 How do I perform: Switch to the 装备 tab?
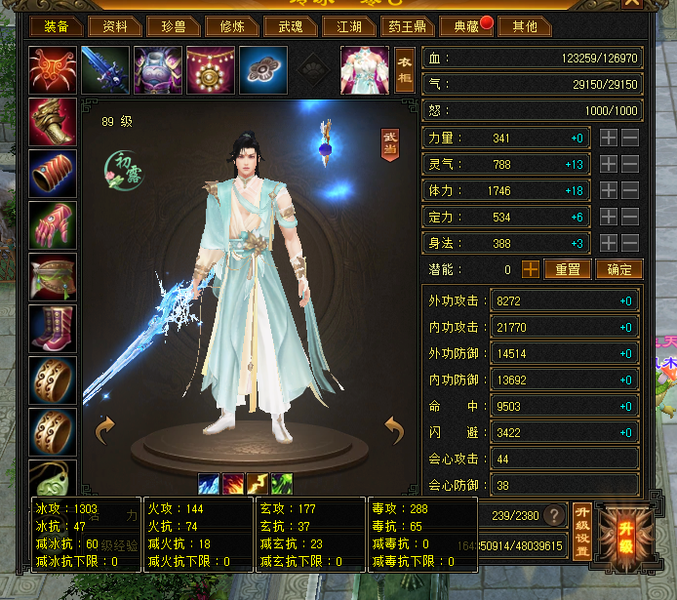56,26
